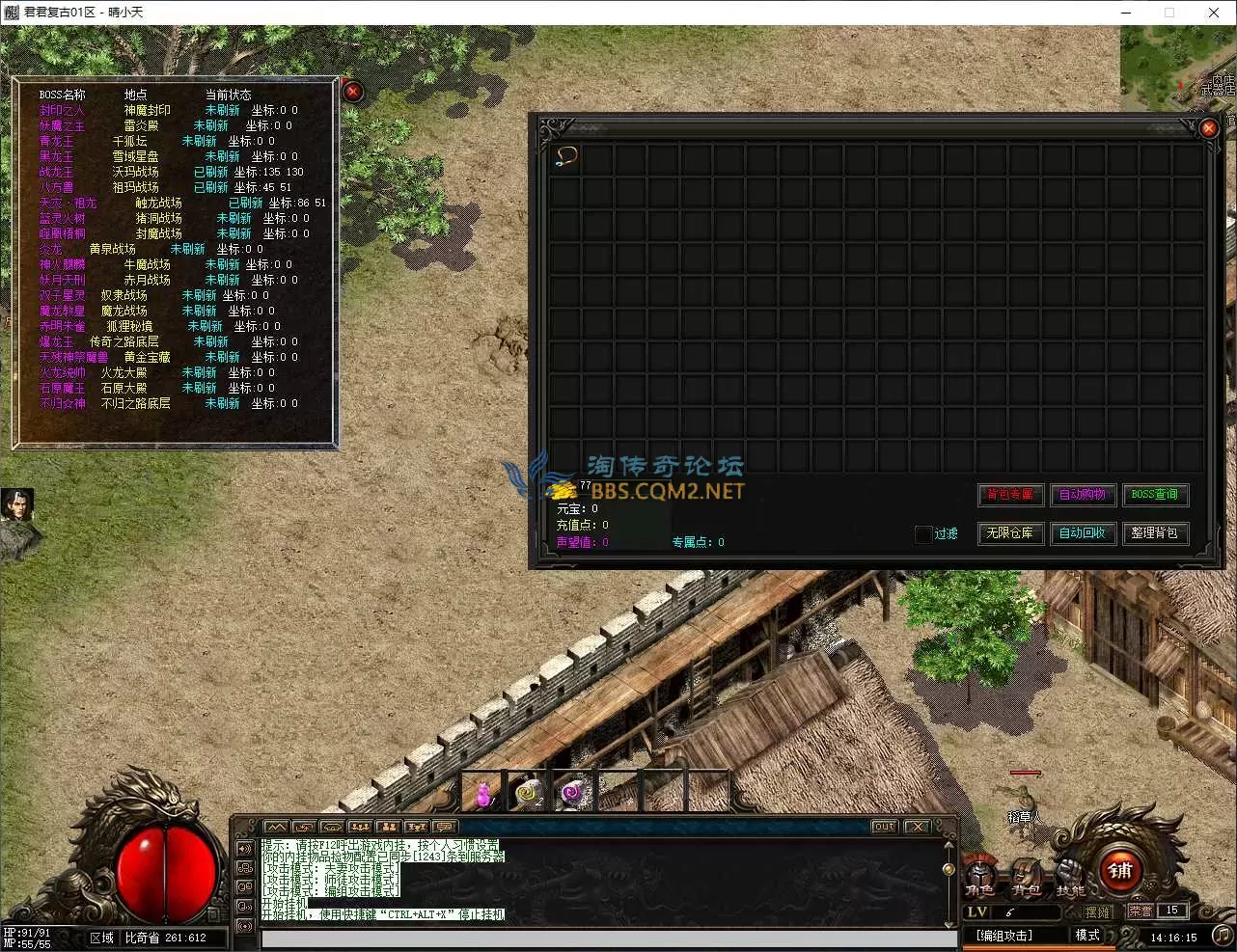Sort the bag with 整理背包
Screen dimensions: 1237x952
pyautogui.click(x=1155, y=533)
